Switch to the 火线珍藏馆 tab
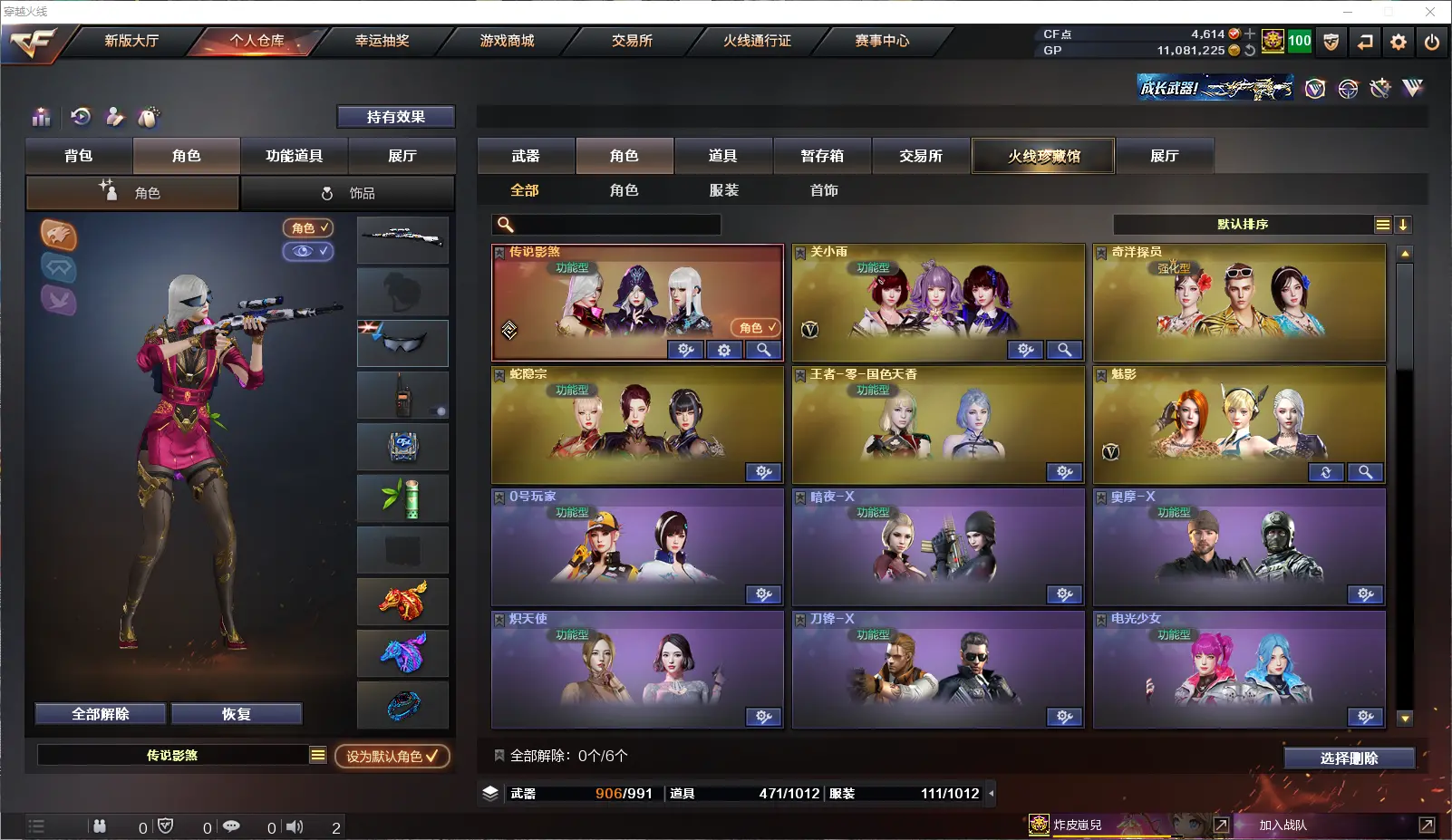 point(1043,155)
